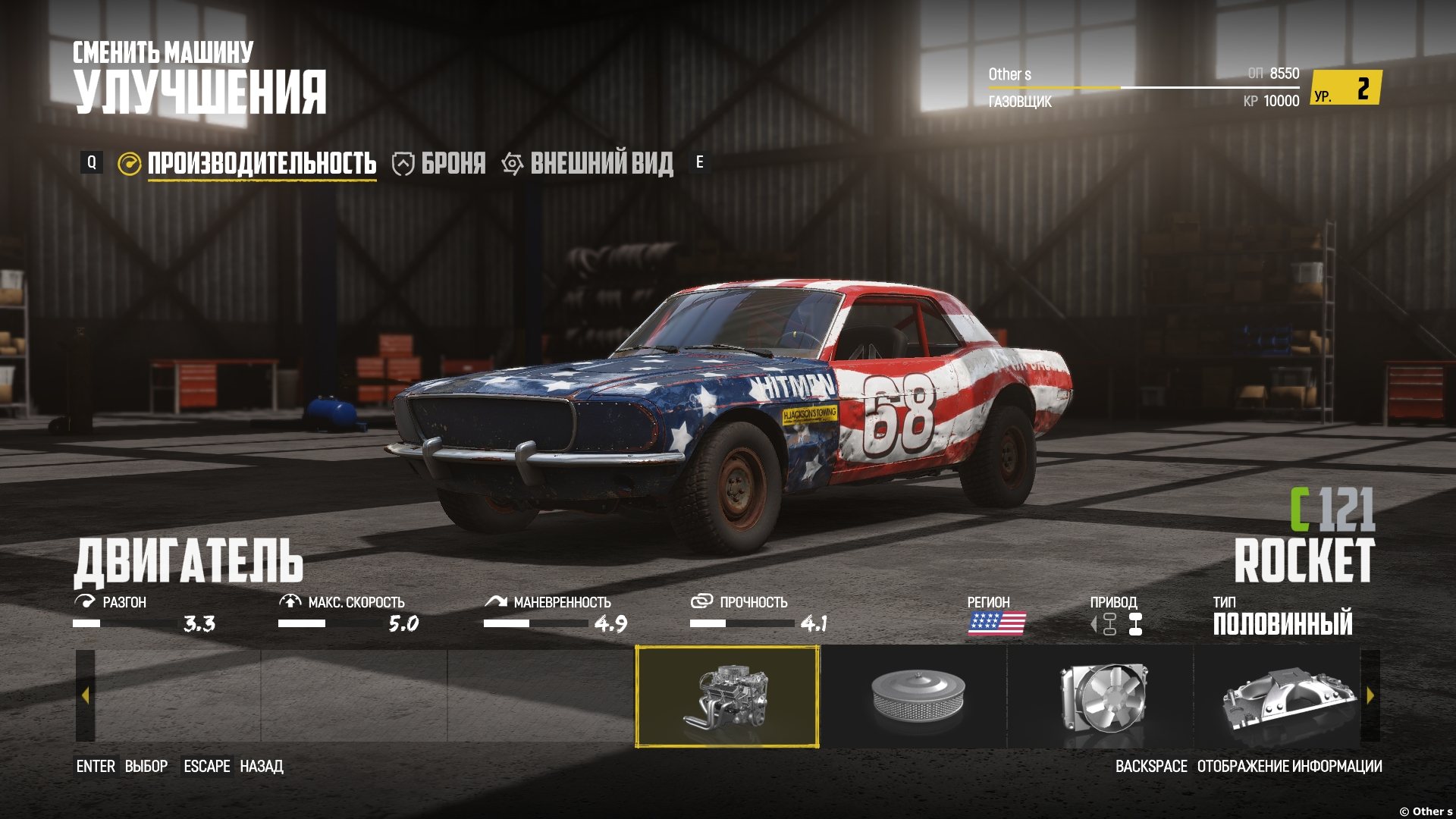Toggle Отображение информации display
The width and height of the screenshot is (1456, 819).
tap(1288, 767)
